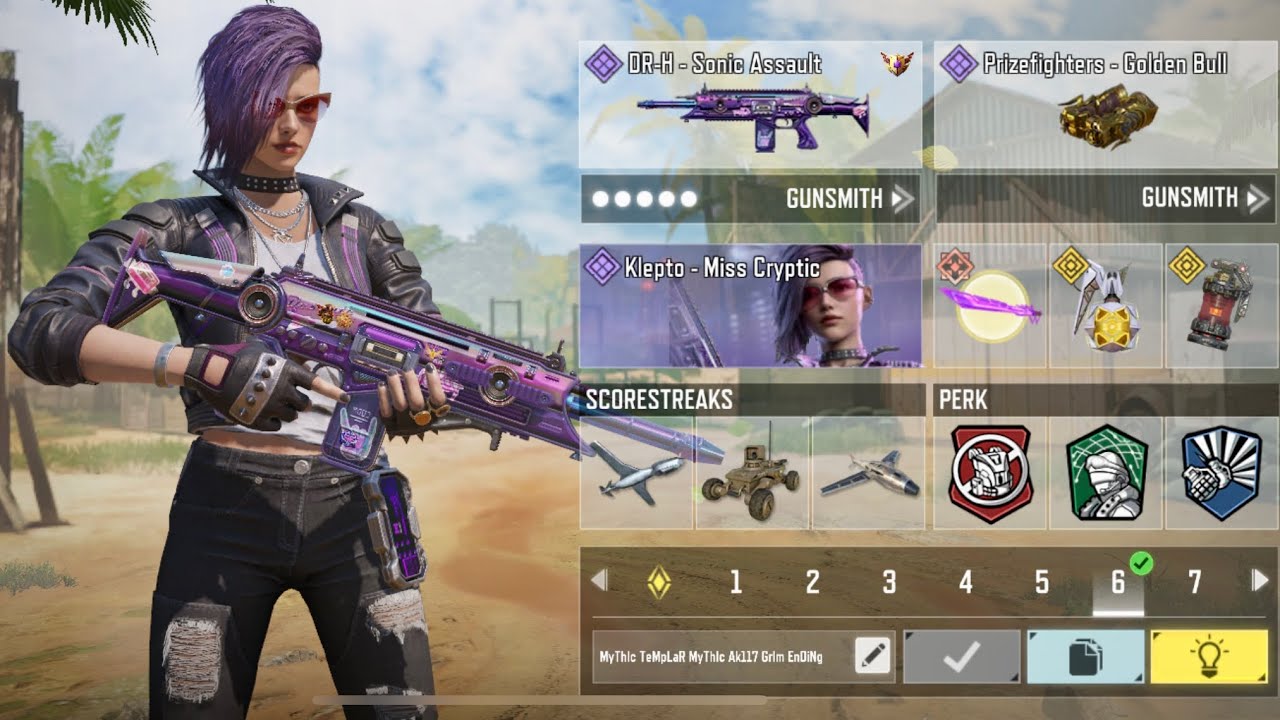Screen dimensions: 1280x720
Task: Select the white and gold lethal equipment slot
Action: click(x=1106, y=306)
